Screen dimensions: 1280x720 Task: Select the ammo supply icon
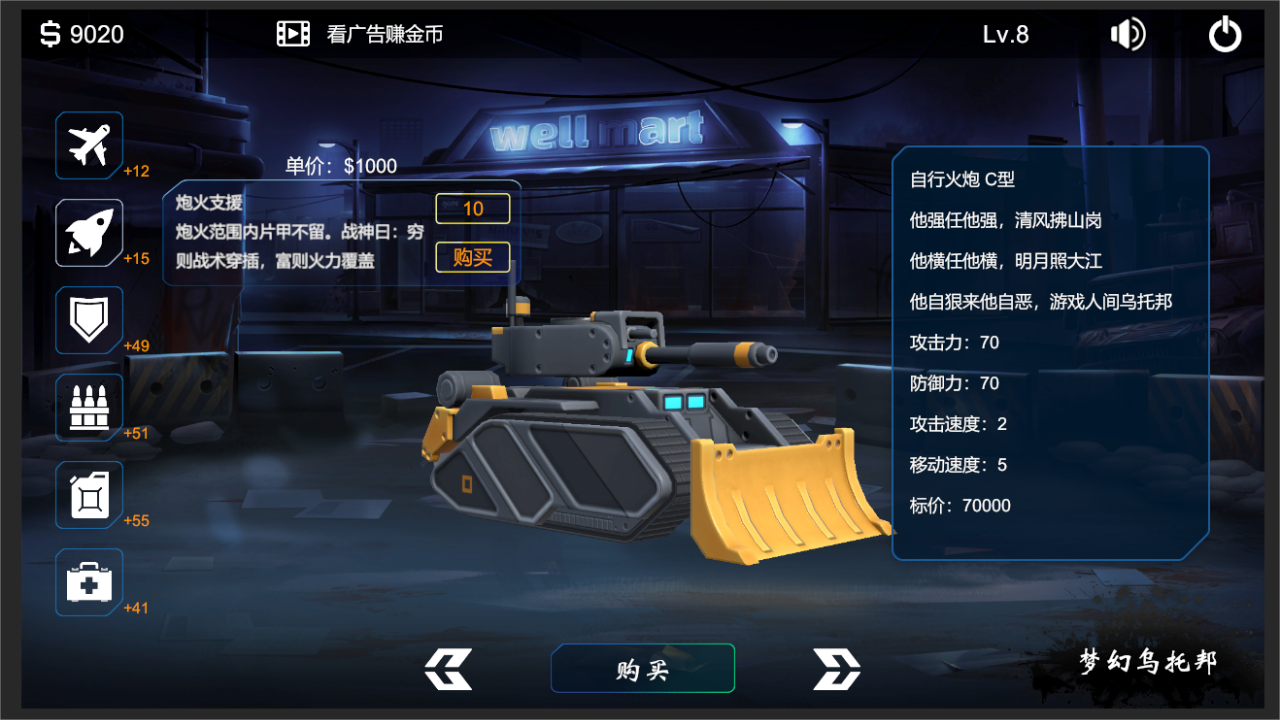point(88,406)
